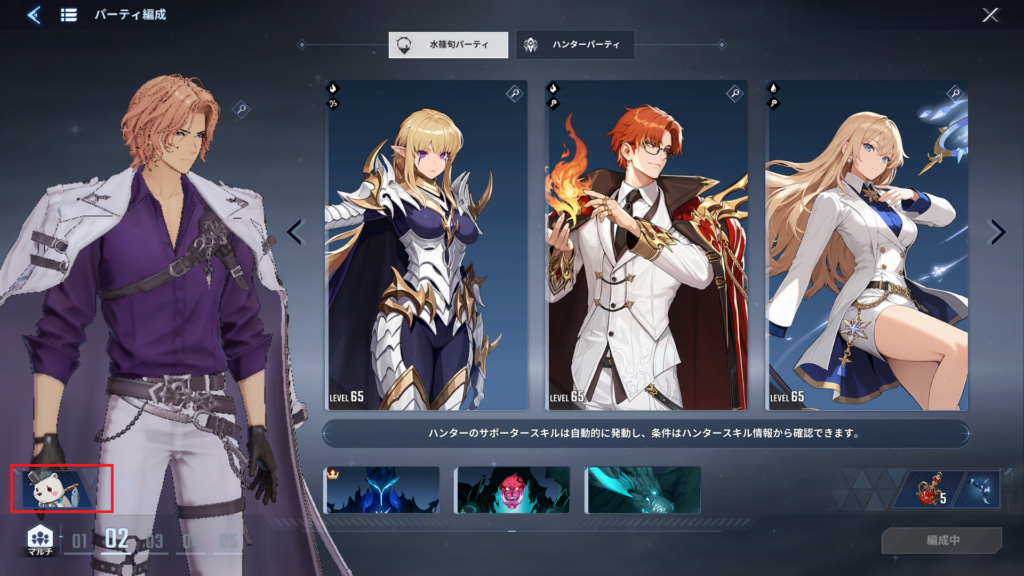Open the list menu icon beside the back arrow
The height and width of the screenshot is (576, 1024).
click(69, 15)
